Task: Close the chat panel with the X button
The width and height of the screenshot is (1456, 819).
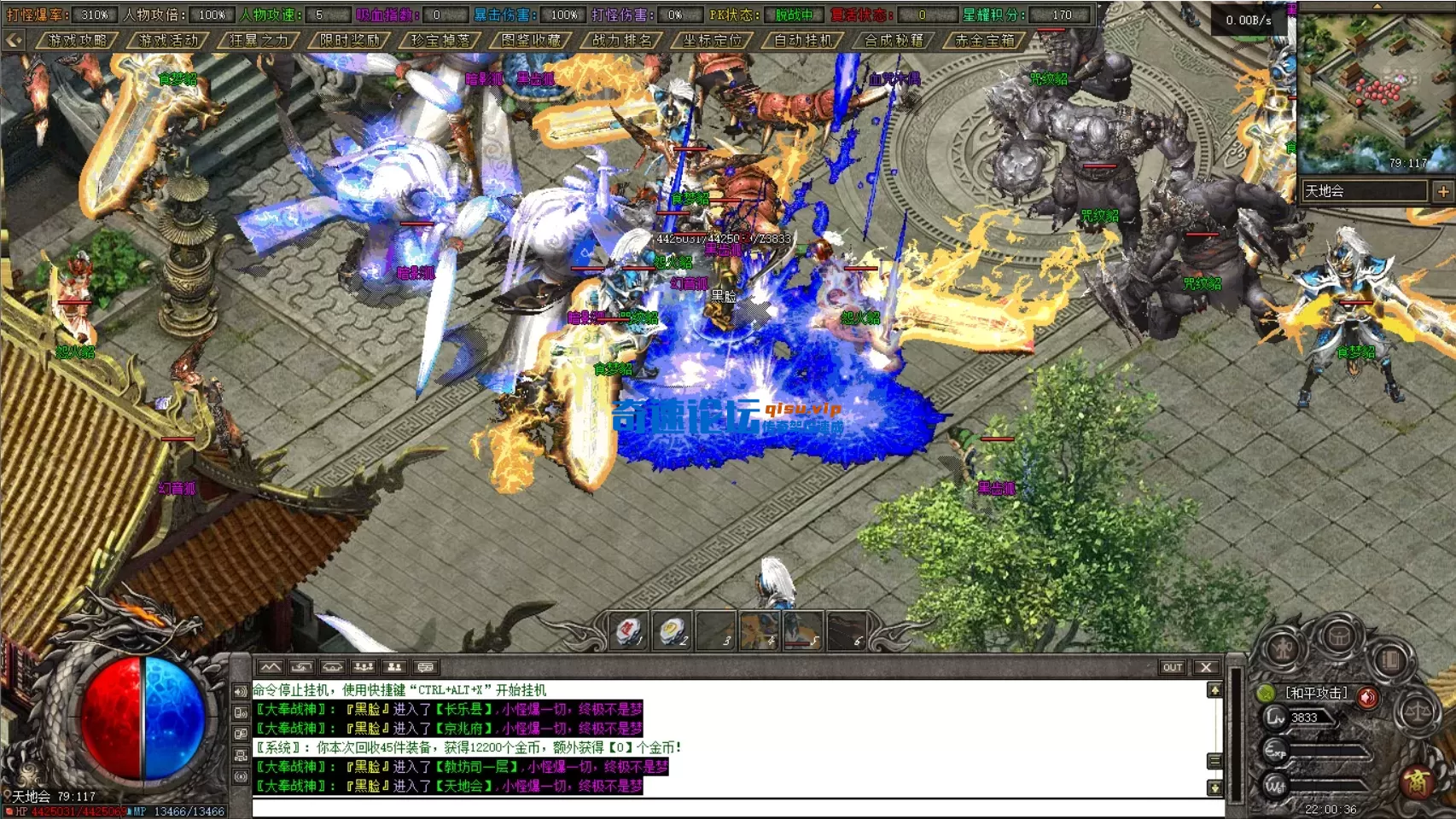Action: (x=1206, y=667)
